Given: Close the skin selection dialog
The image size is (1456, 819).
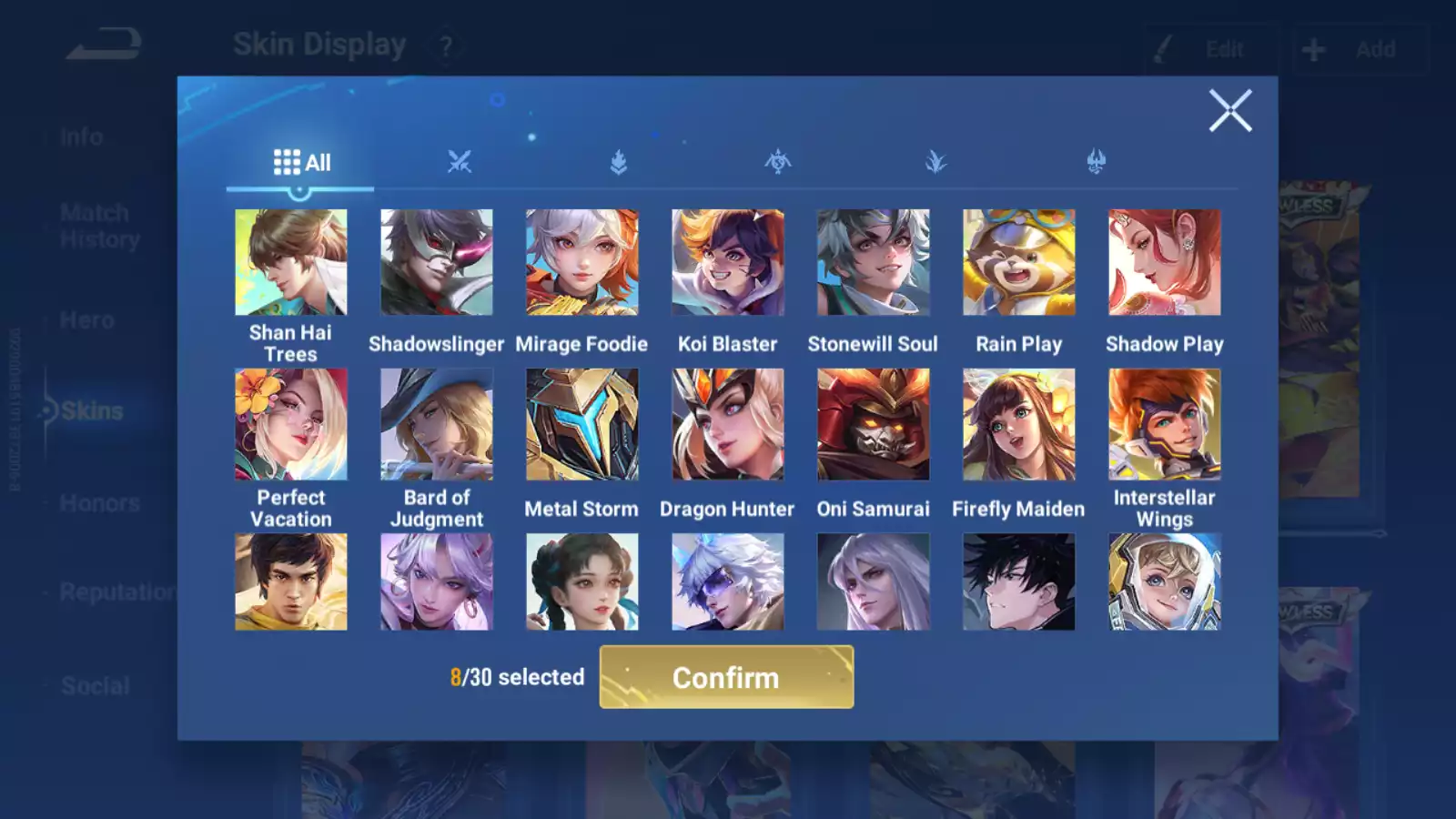Looking at the screenshot, I should [x=1231, y=111].
